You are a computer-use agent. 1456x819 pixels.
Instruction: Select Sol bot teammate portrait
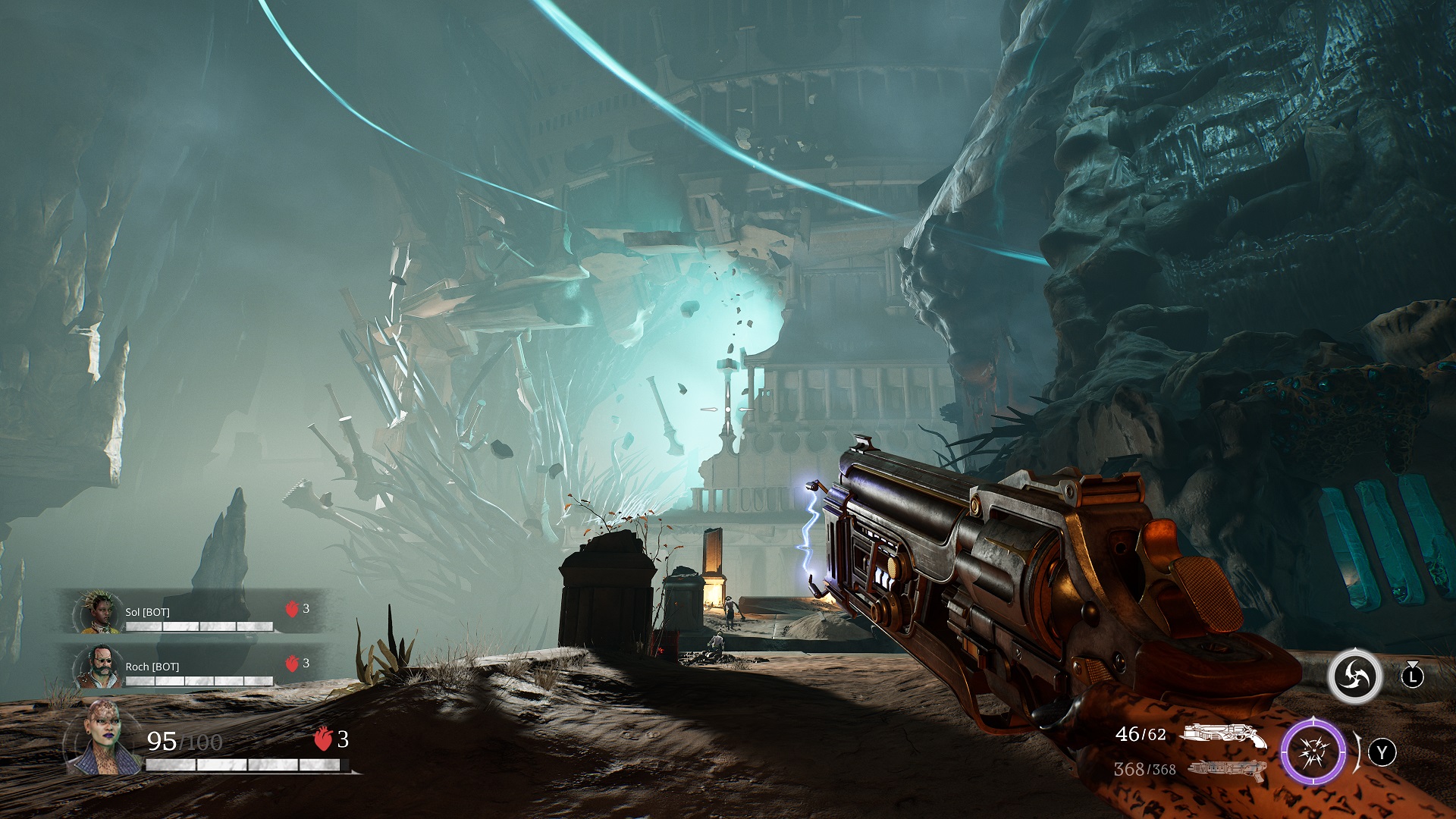pos(99,612)
